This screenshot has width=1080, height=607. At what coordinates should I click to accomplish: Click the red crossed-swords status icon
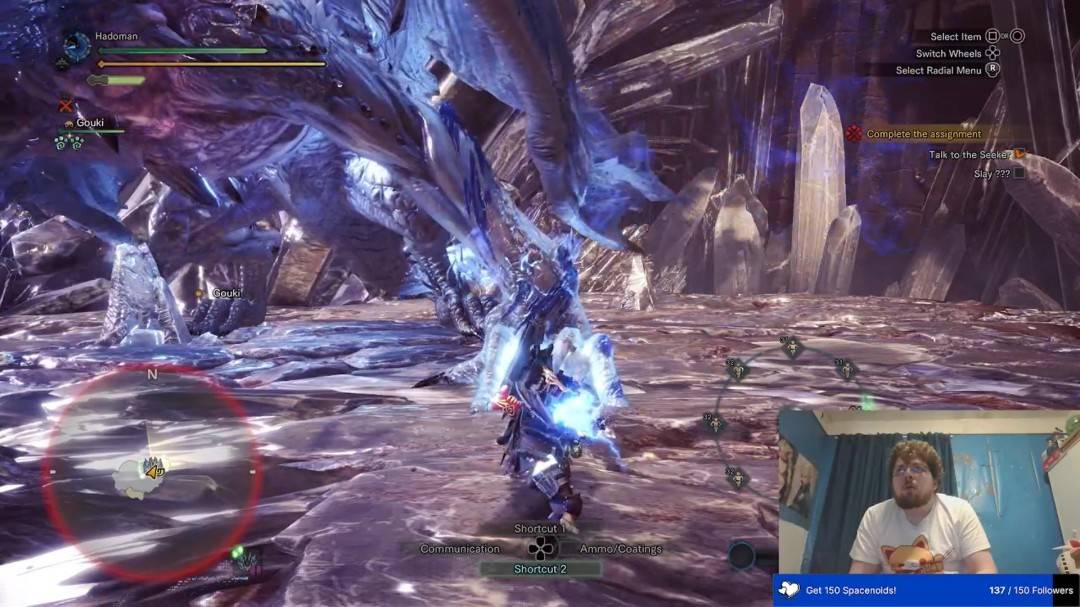pos(66,105)
